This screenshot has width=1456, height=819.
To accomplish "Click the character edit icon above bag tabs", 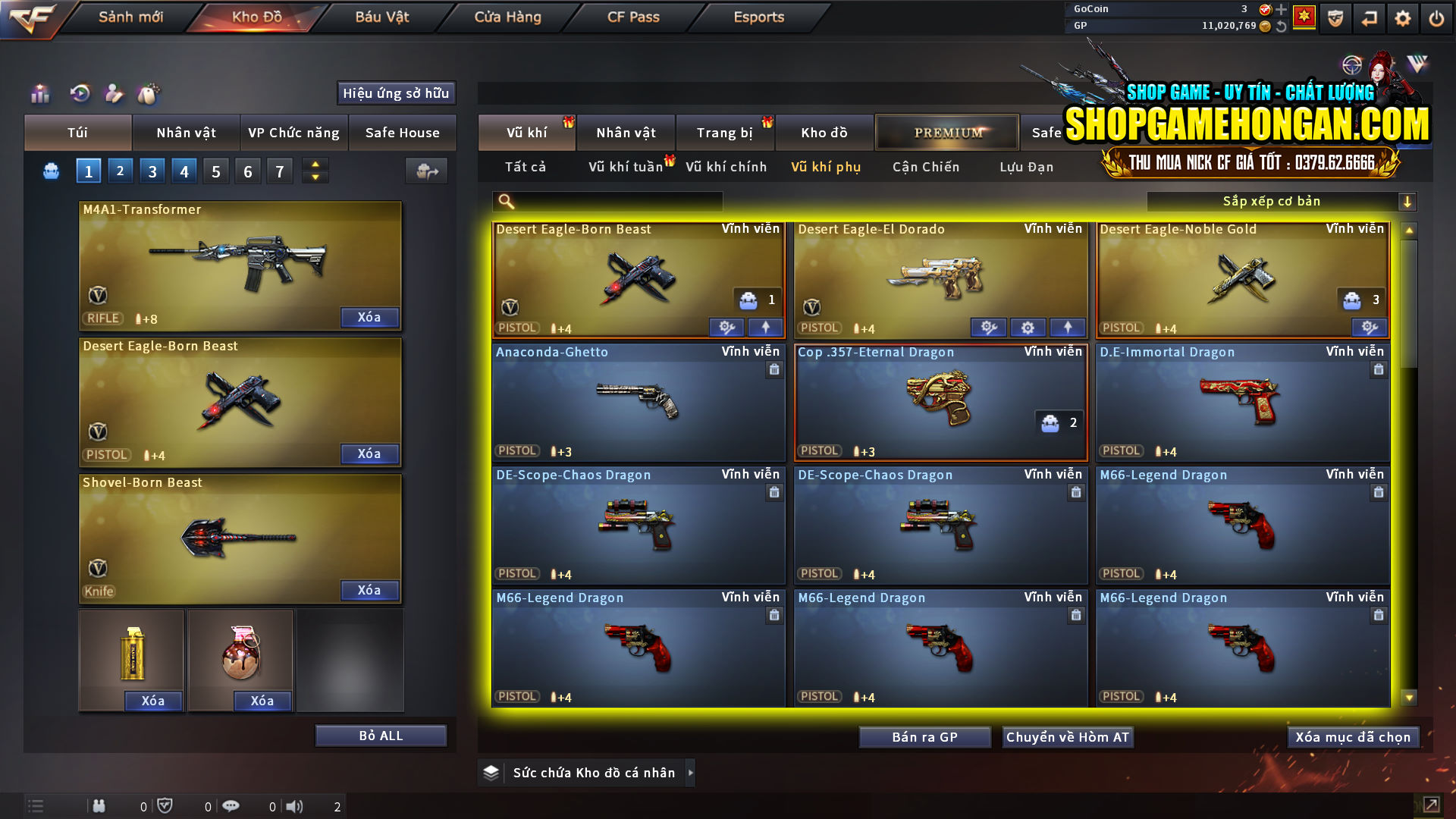I will [x=115, y=95].
